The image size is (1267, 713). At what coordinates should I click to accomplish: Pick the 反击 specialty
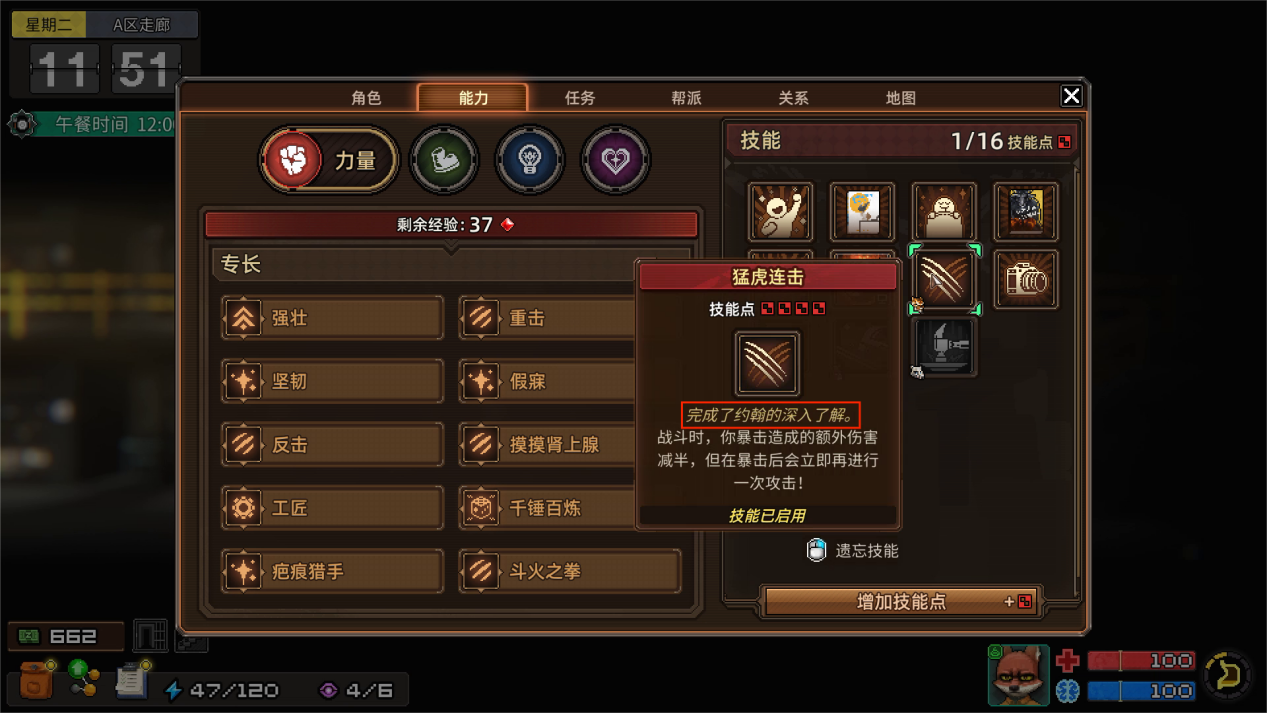coord(332,445)
